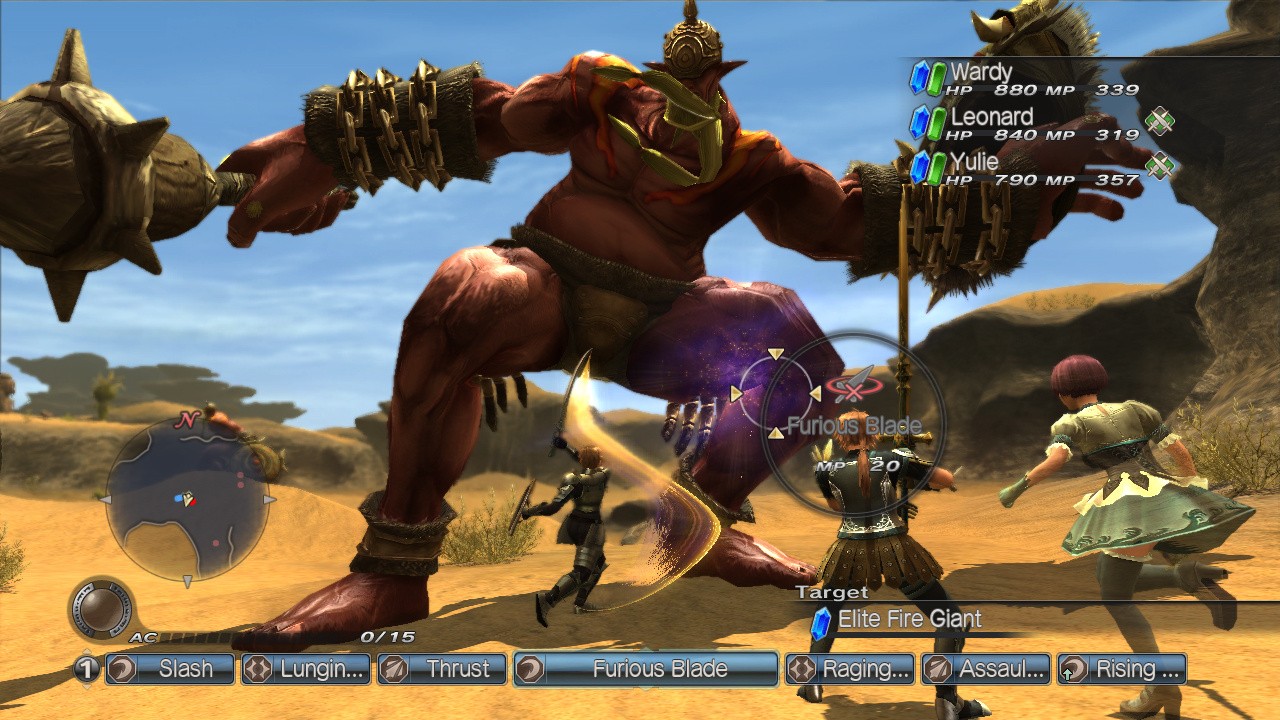This screenshot has height=720, width=1280.
Task: Select the number 1 command palette indicator
Action: [x=87, y=669]
